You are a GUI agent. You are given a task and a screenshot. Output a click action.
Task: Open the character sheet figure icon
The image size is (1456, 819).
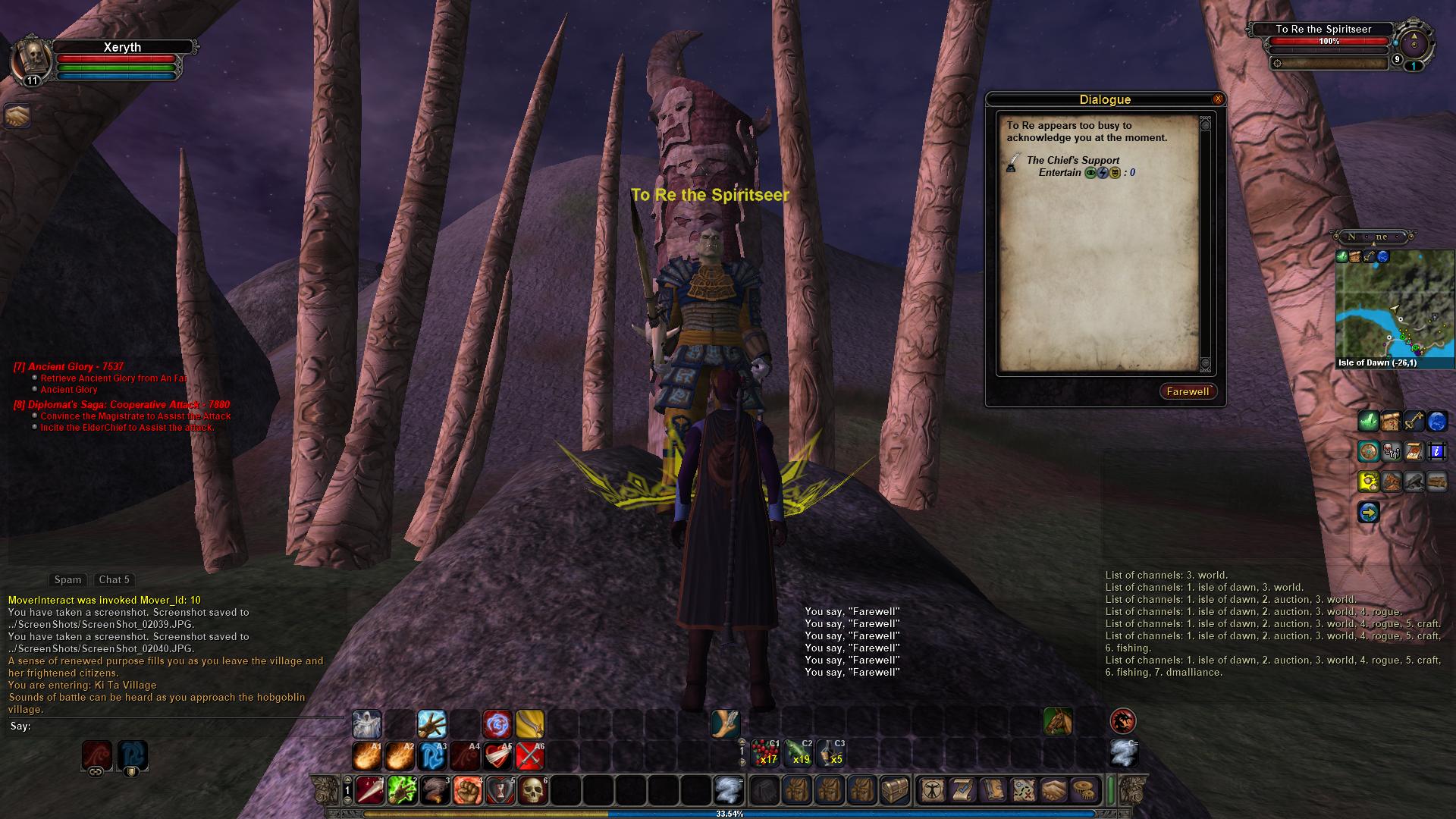pyautogui.click(x=931, y=790)
